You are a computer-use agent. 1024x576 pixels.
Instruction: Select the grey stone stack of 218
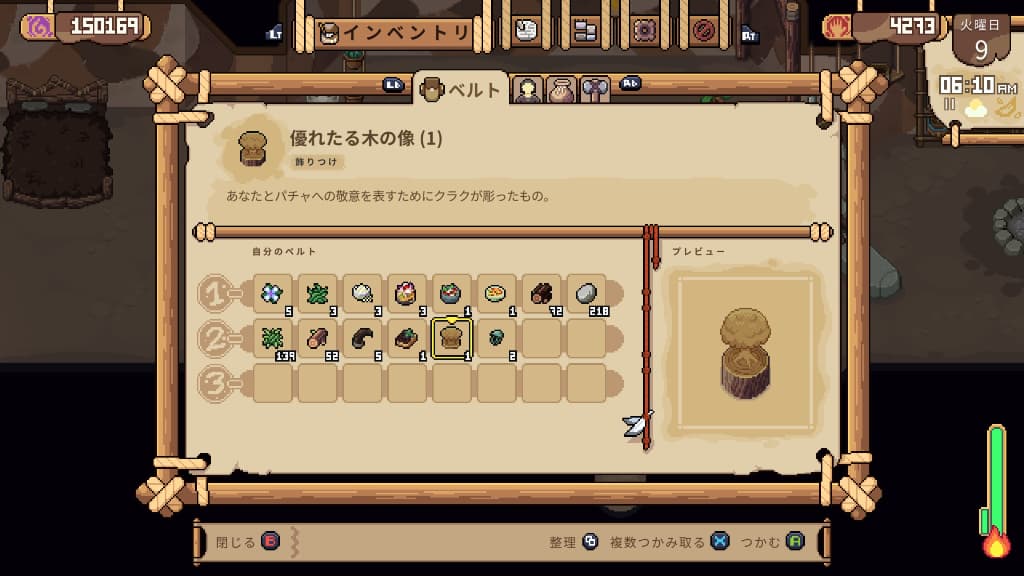click(587, 294)
